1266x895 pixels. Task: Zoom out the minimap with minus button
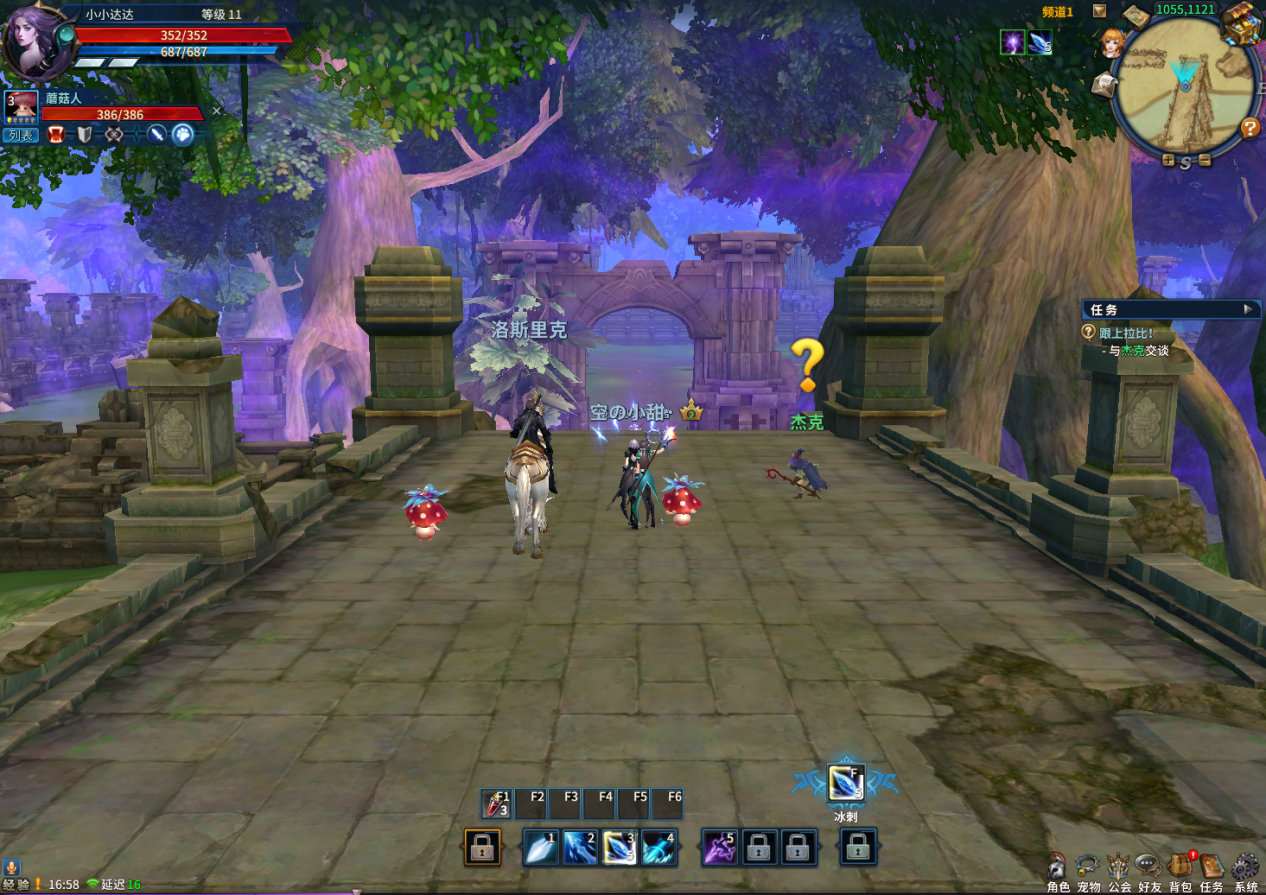(x=1204, y=160)
